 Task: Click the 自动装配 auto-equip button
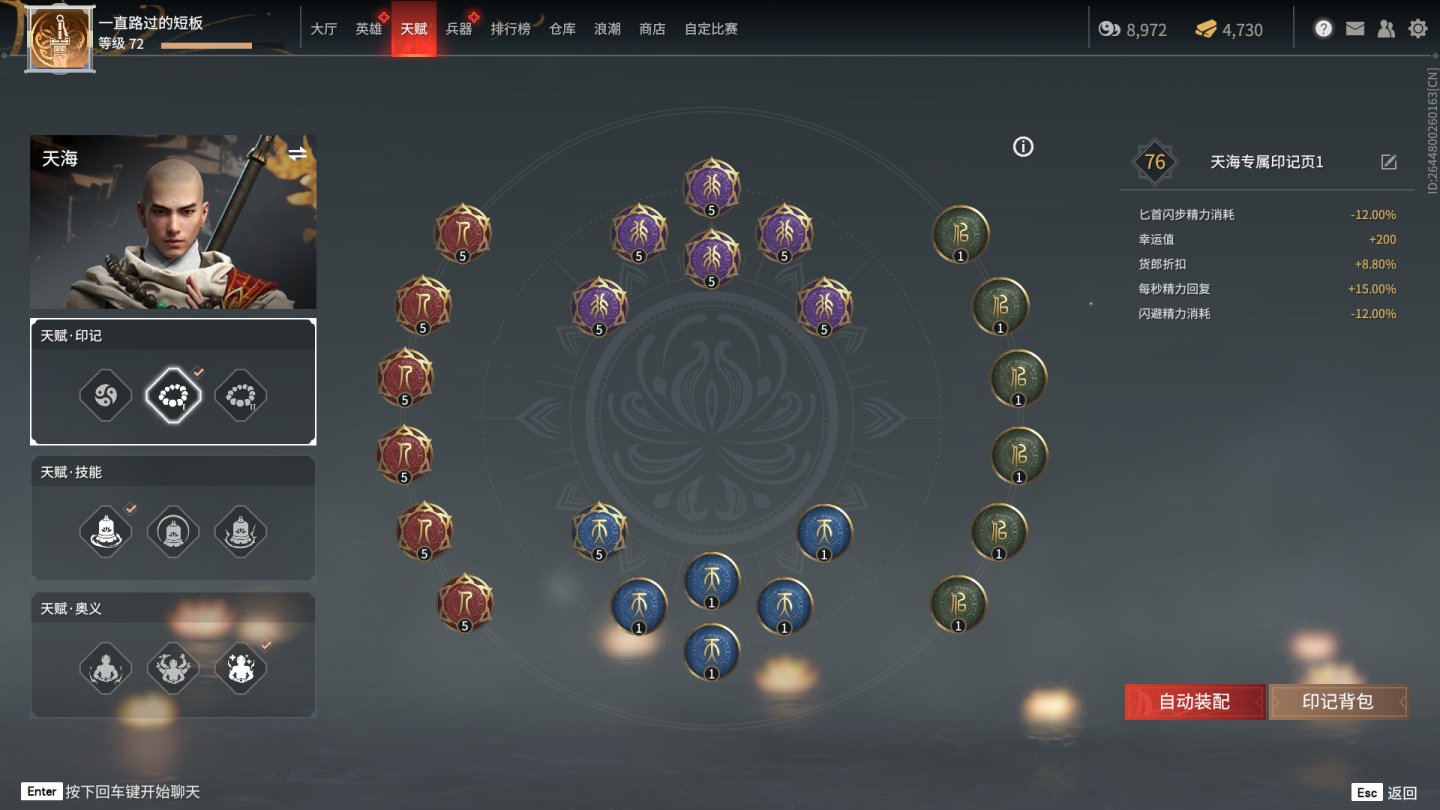(1194, 702)
